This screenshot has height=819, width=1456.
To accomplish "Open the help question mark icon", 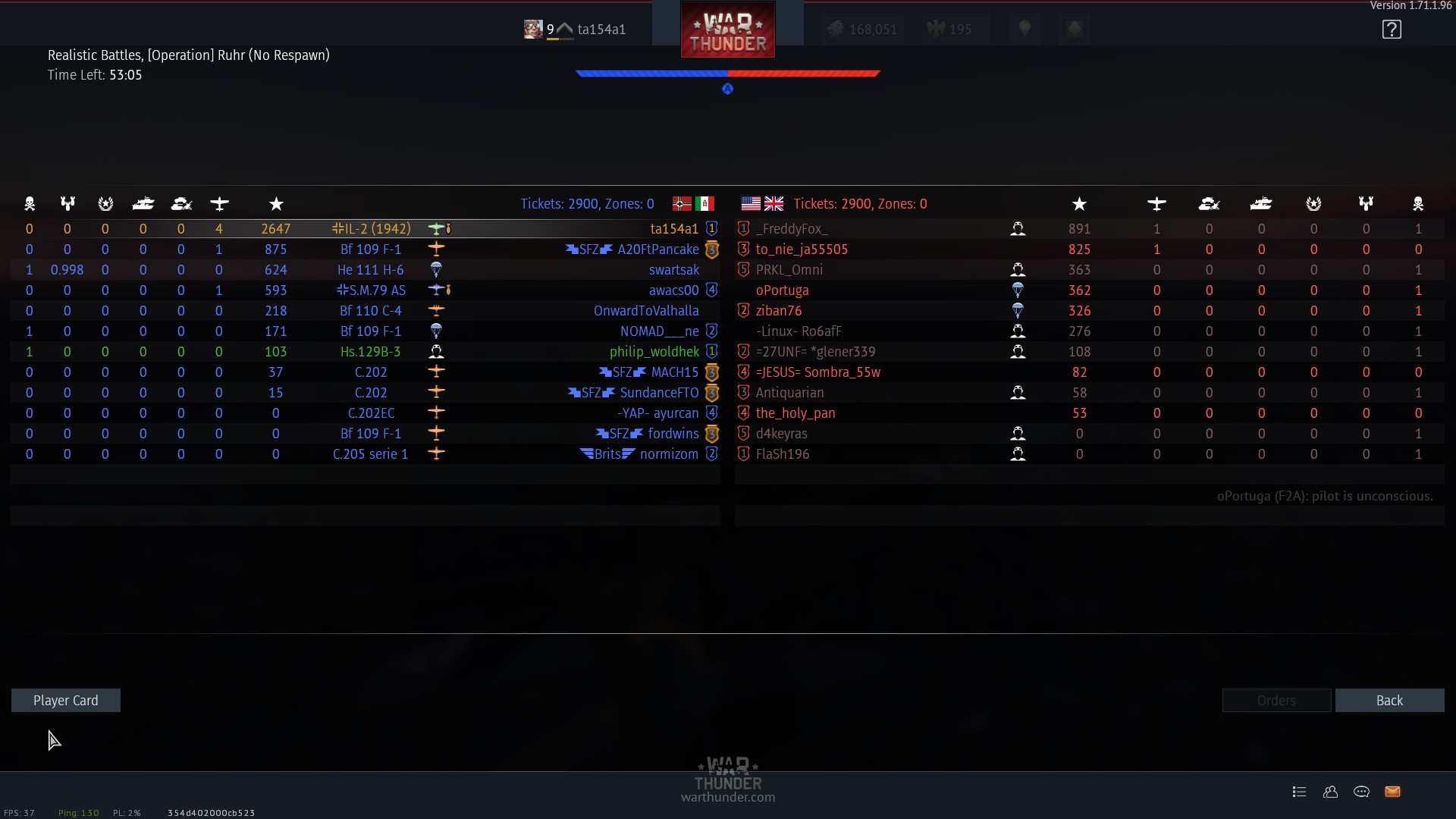I will (x=1392, y=29).
